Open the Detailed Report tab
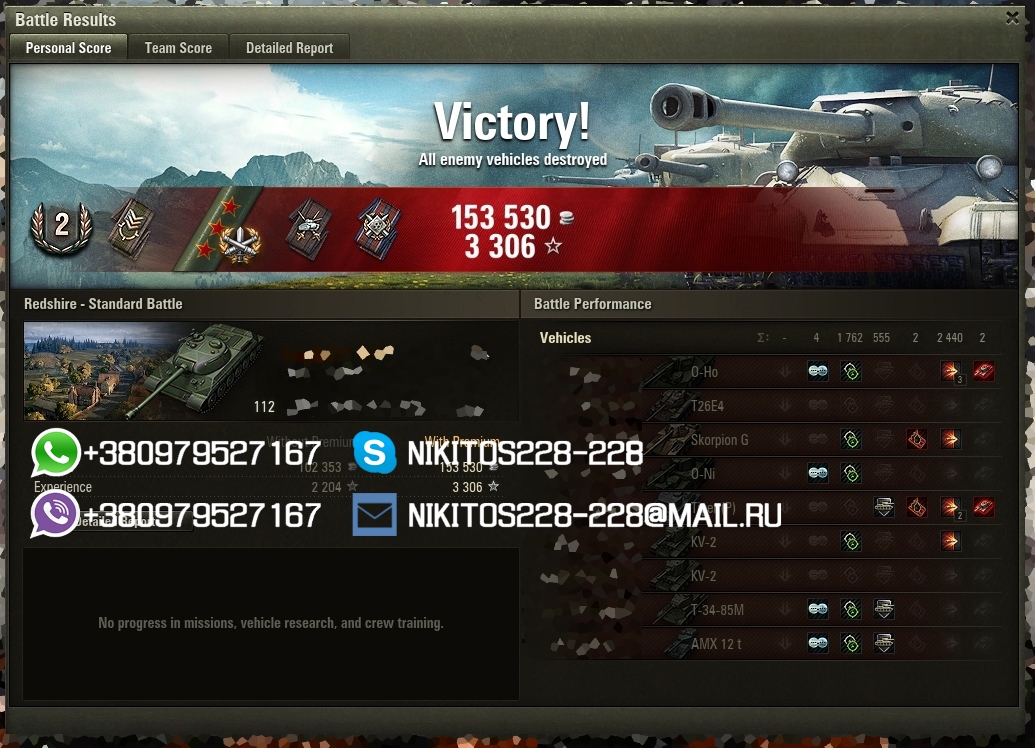The height and width of the screenshot is (748, 1035). (x=289, y=48)
